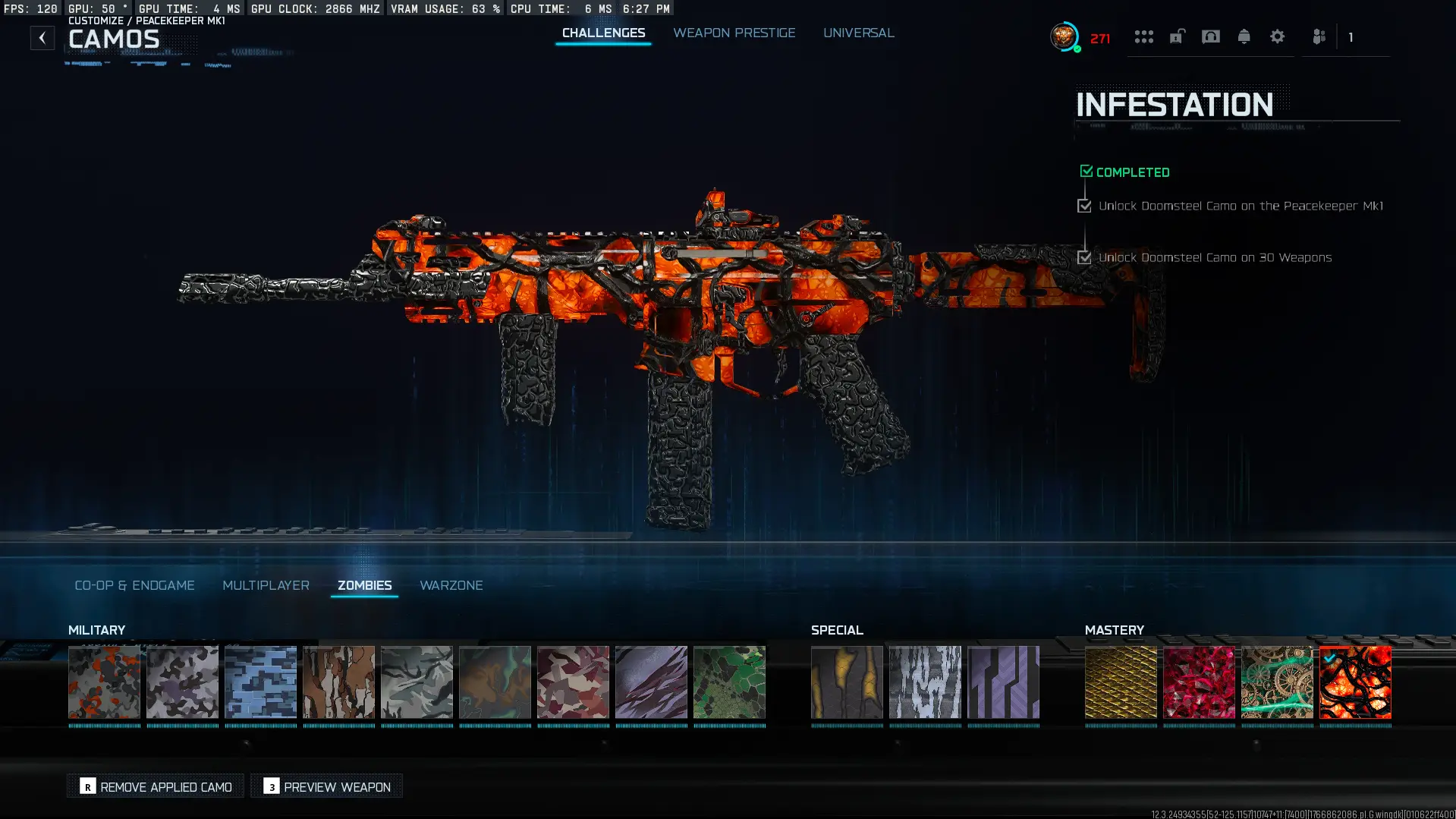Open the in-game notifications bell icon

point(1244,36)
